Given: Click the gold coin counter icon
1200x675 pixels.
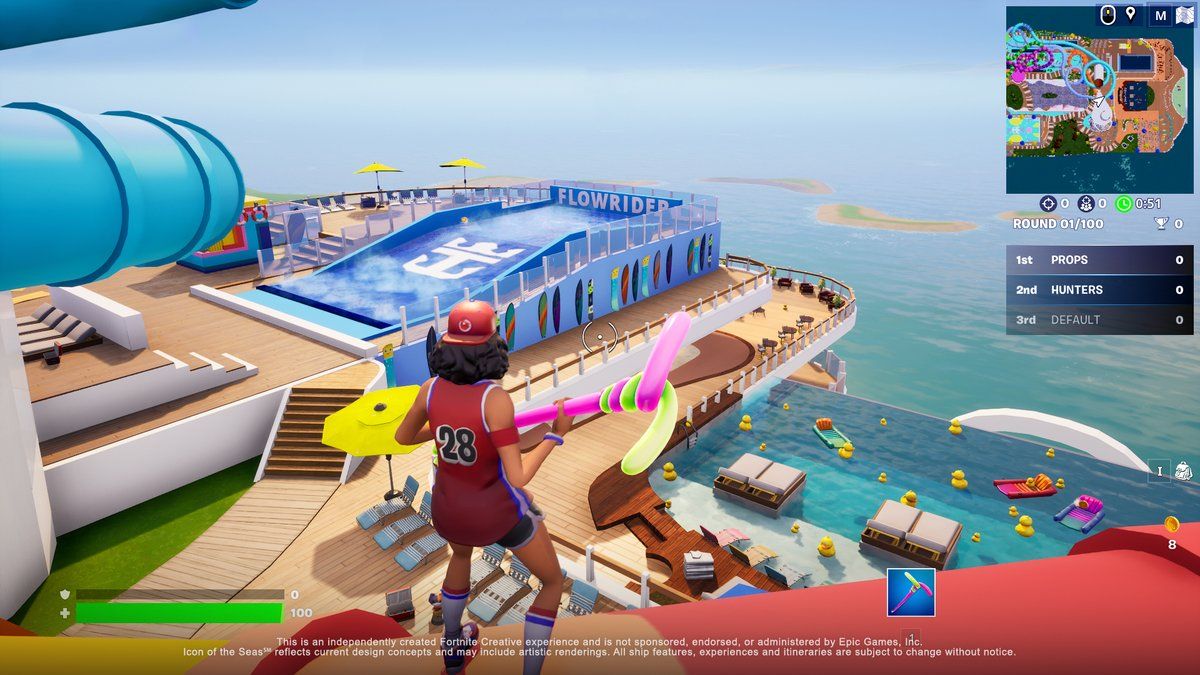Looking at the screenshot, I should (x=1172, y=524).
